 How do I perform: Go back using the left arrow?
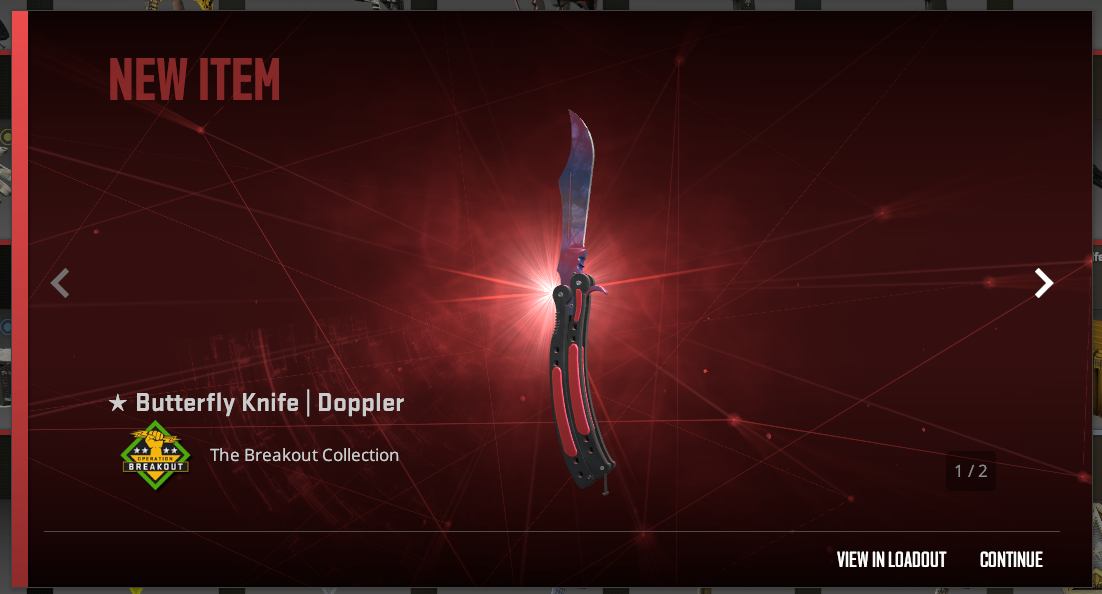(60, 284)
